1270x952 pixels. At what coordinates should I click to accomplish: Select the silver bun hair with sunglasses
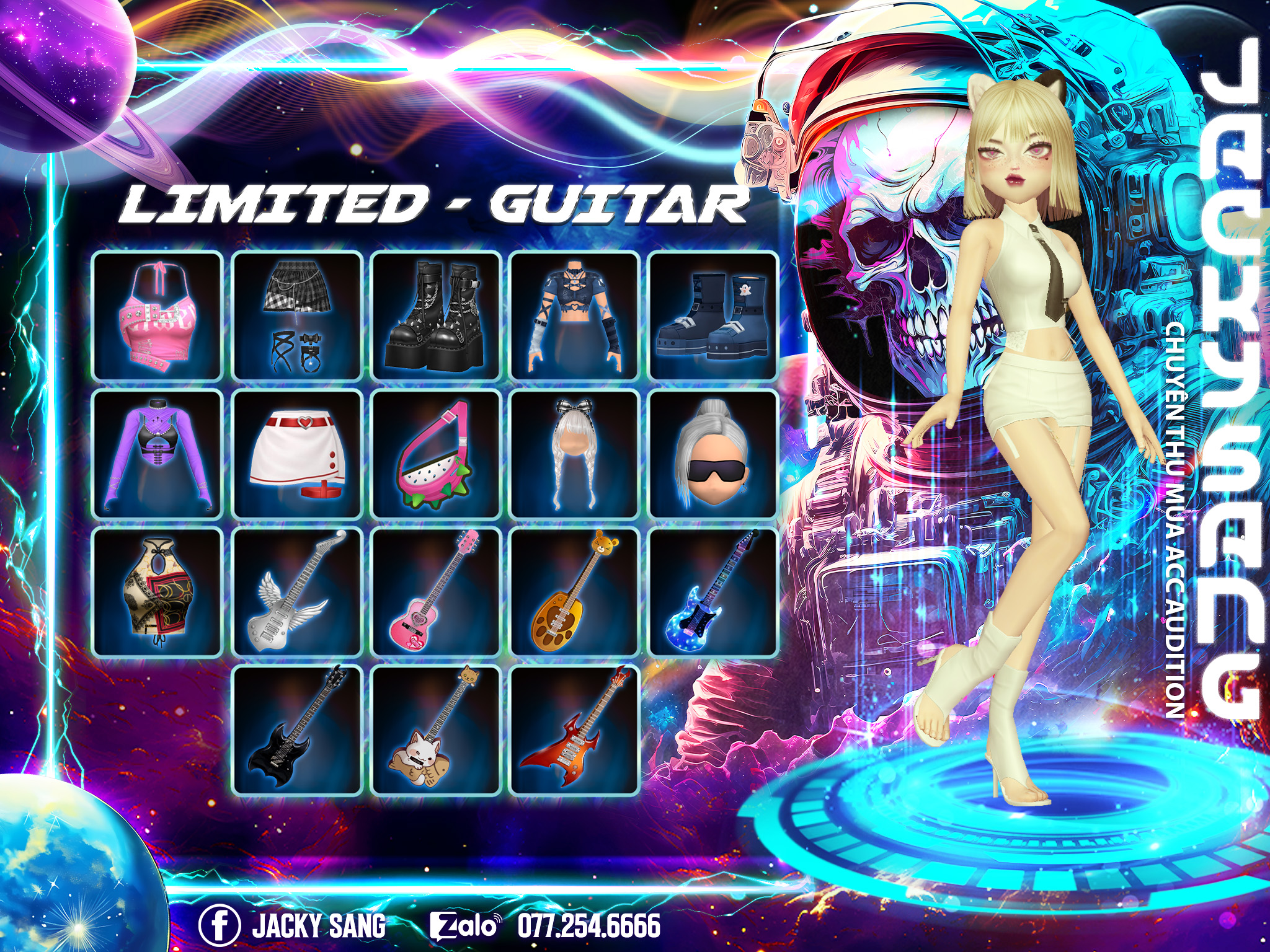pyautogui.click(x=713, y=454)
